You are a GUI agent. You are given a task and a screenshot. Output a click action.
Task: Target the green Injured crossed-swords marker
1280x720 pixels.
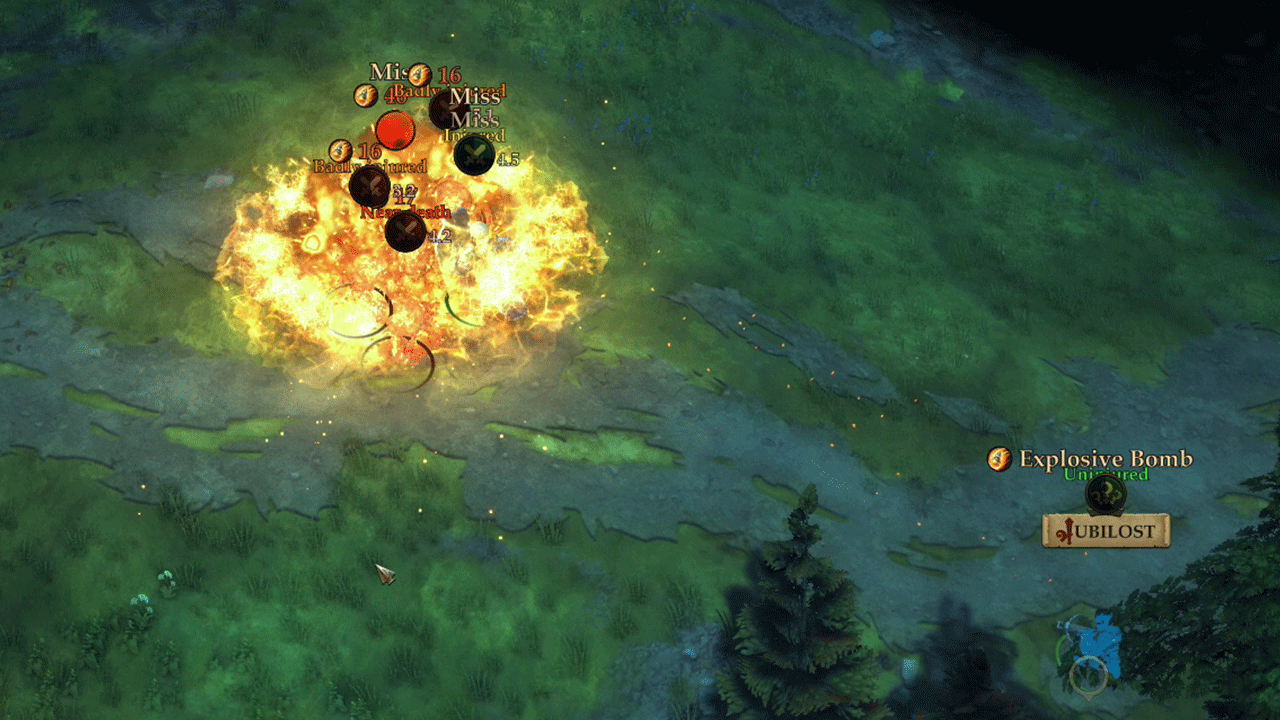click(x=474, y=155)
